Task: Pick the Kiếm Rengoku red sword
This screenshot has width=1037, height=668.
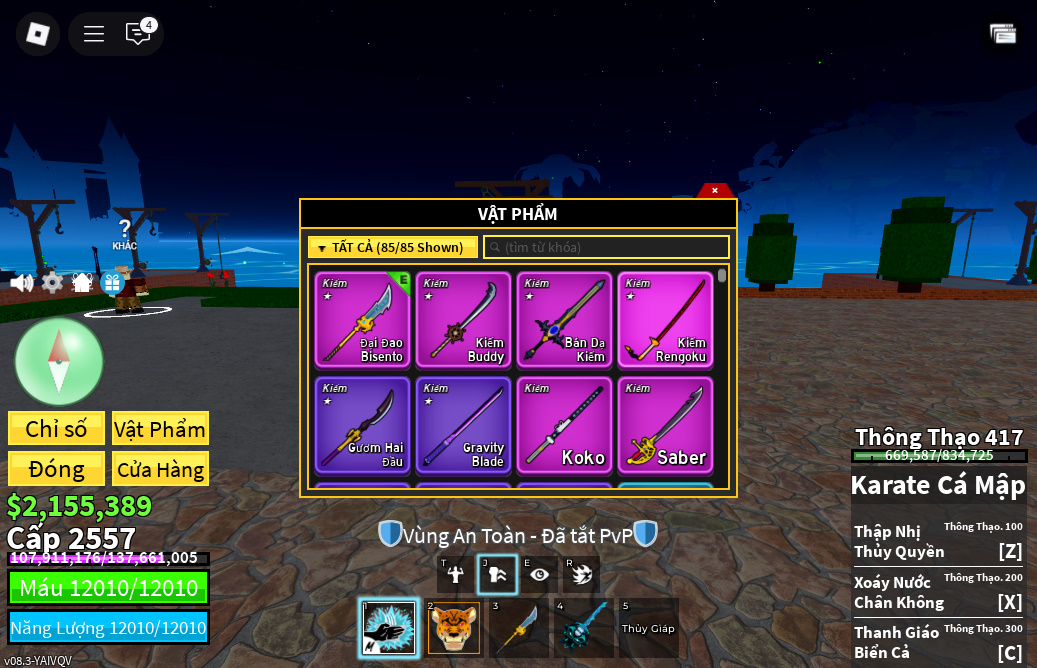Action: pyautogui.click(x=665, y=320)
